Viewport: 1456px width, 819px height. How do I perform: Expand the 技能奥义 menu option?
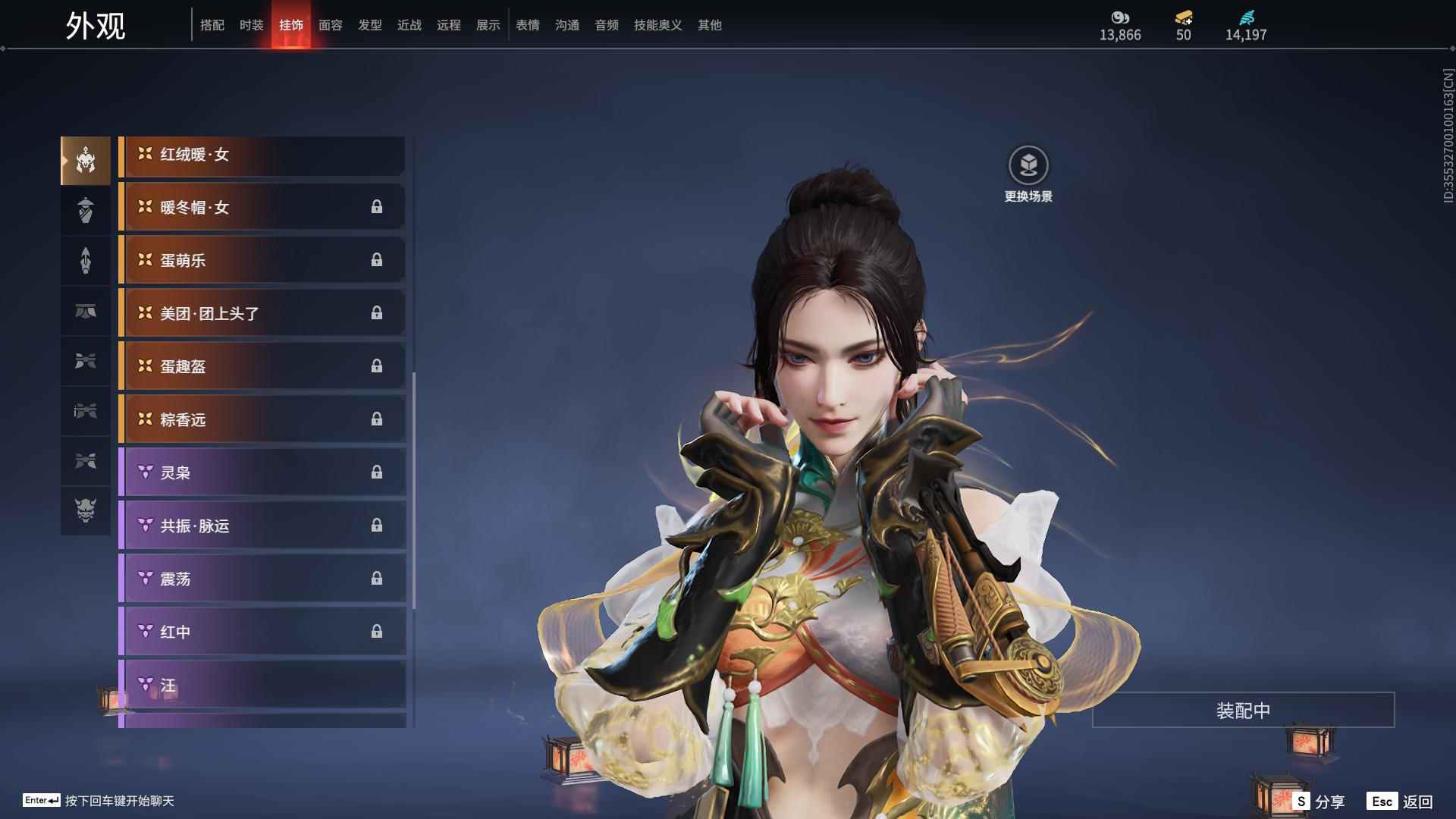[x=657, y=24]
